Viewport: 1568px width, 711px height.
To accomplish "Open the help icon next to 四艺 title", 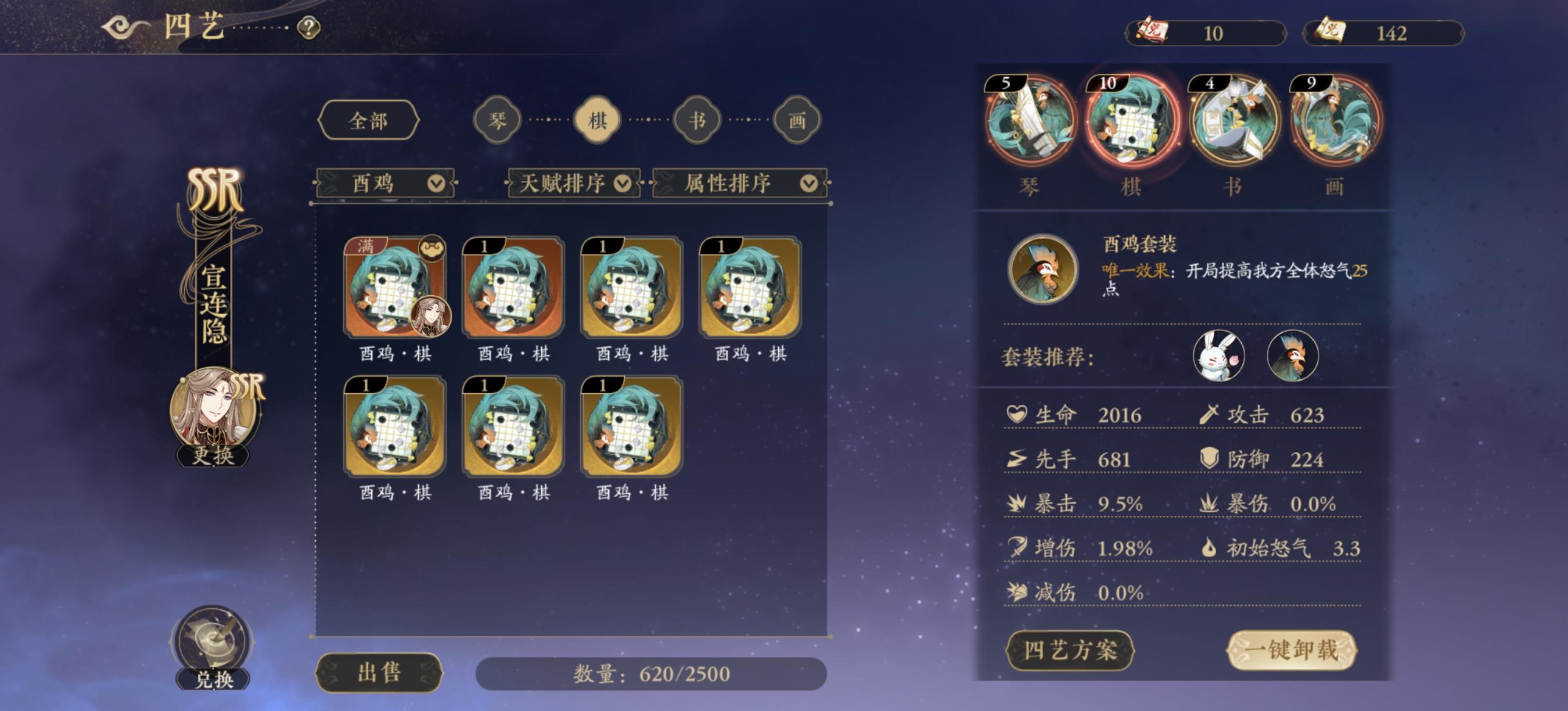I will coord(308,27).
